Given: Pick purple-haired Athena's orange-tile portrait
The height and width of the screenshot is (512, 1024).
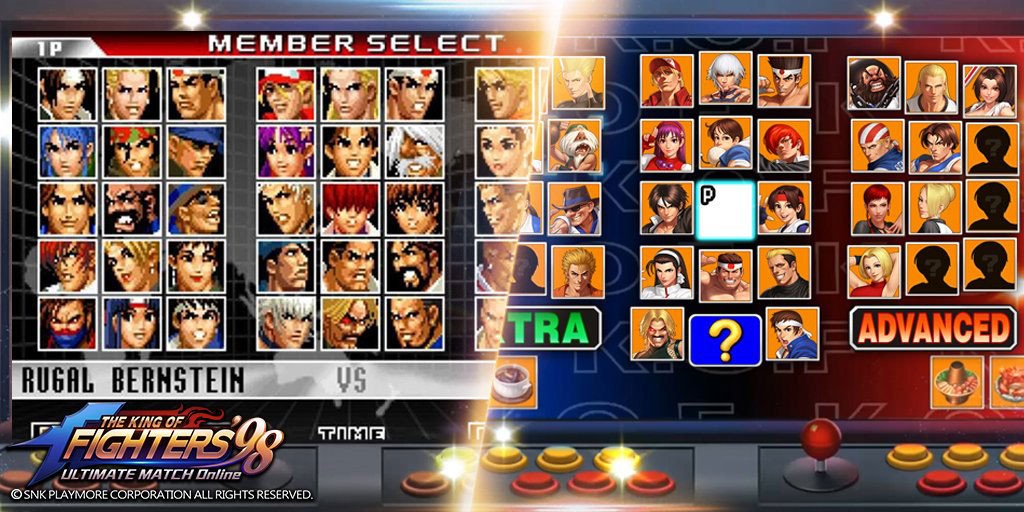Looking at the screenshot, I should (x=667, y=146).
